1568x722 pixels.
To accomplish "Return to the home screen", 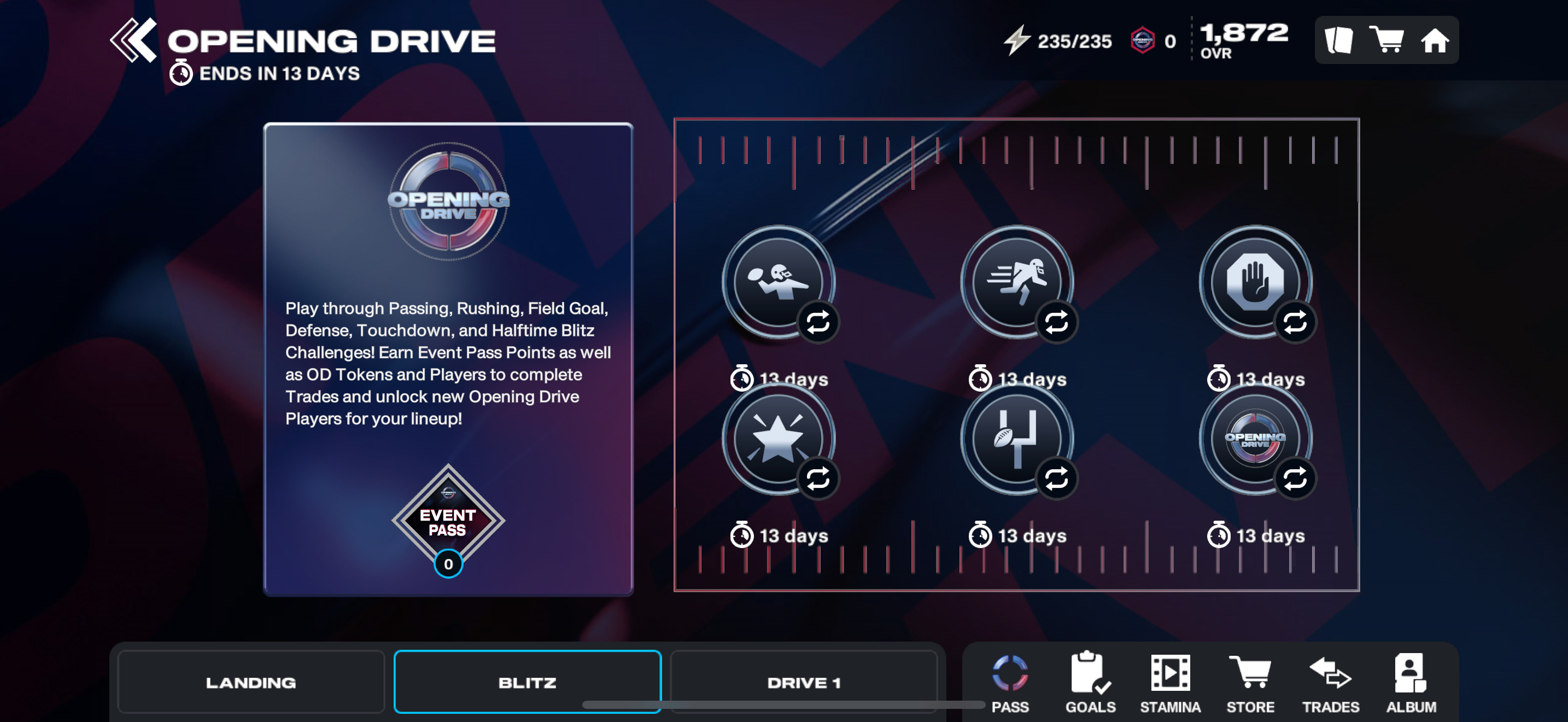I will coord(1434,40).
